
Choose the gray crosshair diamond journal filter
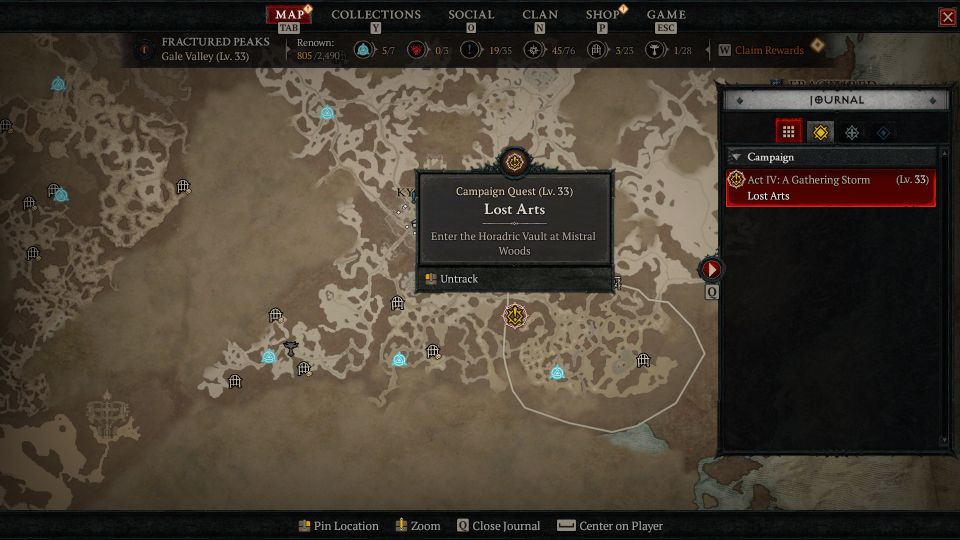click(852, 131)
